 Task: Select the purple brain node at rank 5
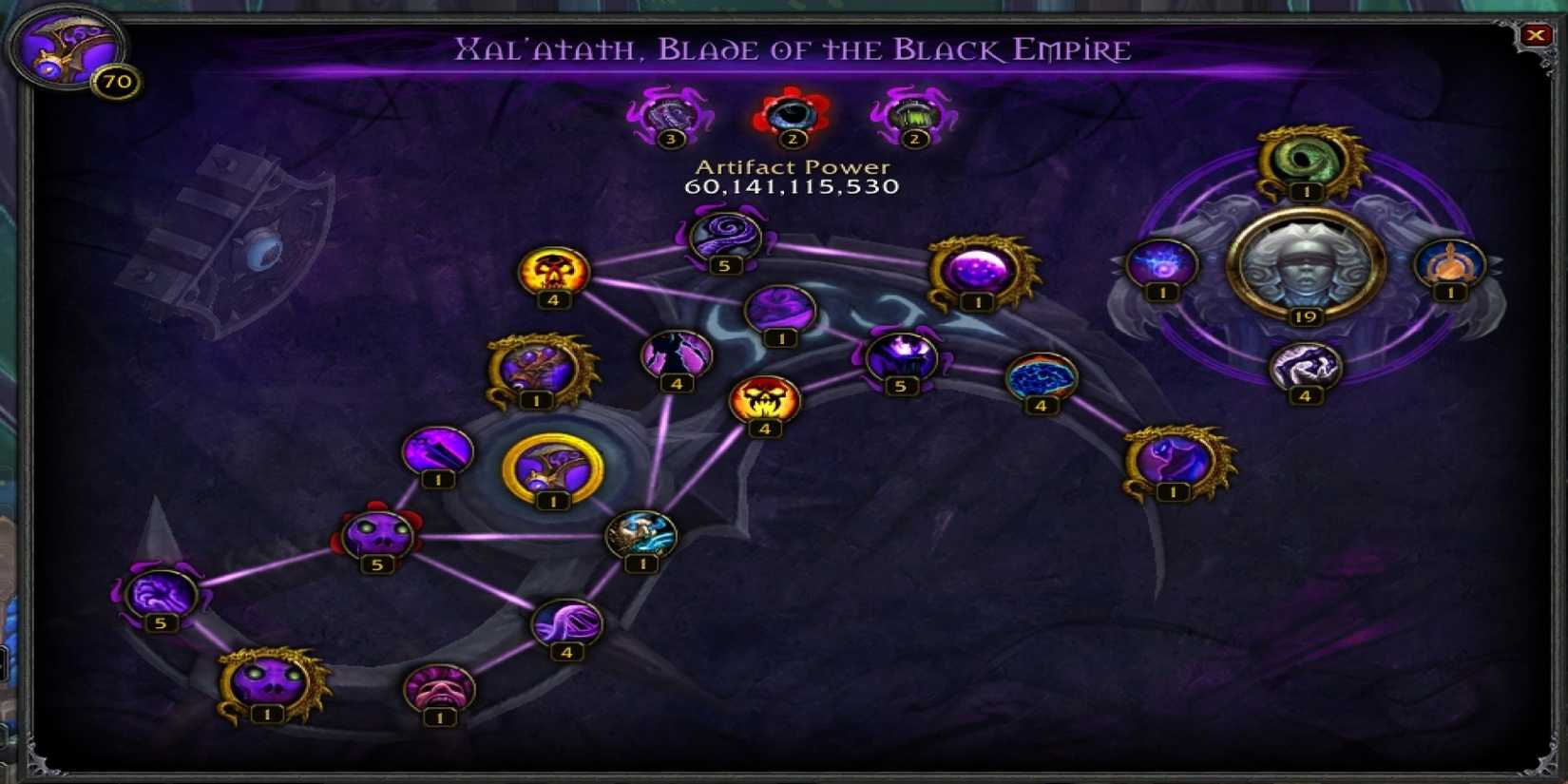160,594
